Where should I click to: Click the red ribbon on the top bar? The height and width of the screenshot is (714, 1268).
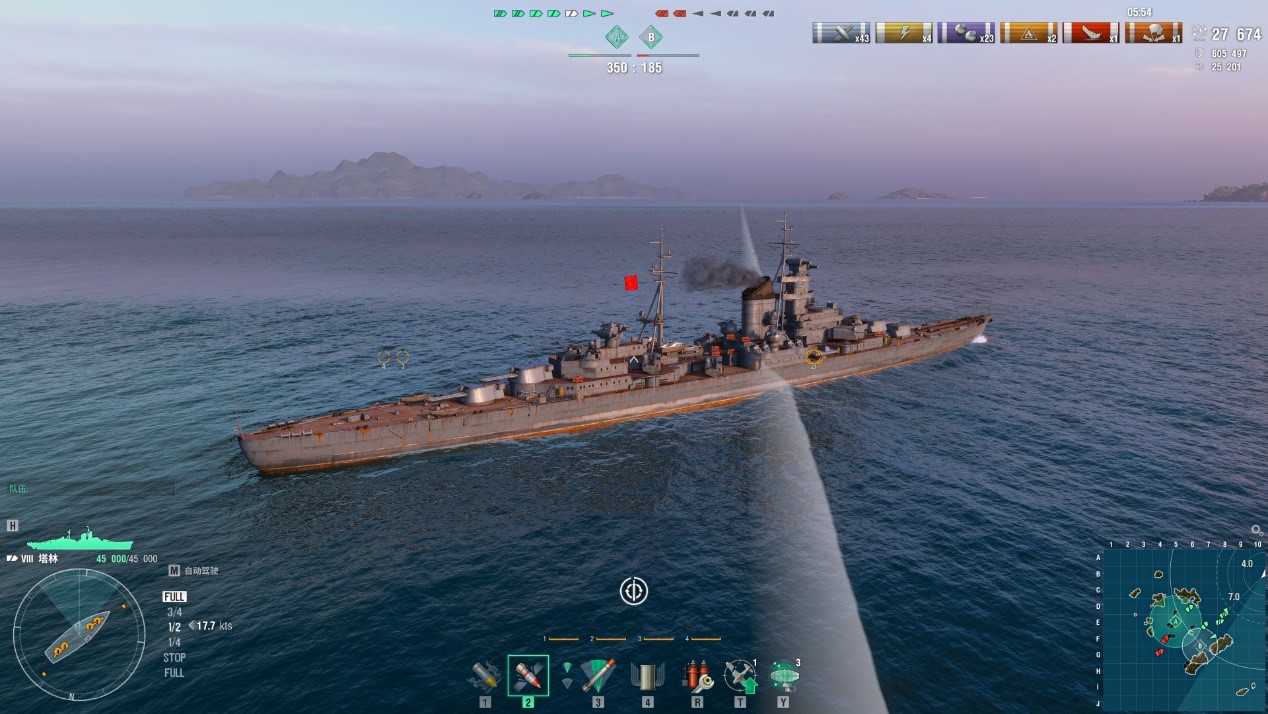1091,33
